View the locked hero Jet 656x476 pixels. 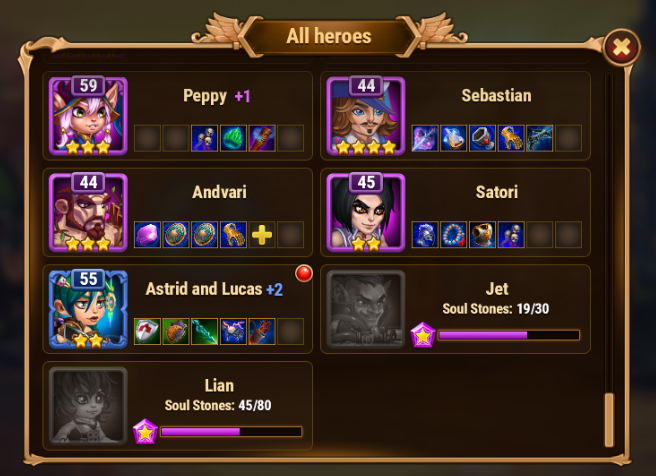pos(366,309)
